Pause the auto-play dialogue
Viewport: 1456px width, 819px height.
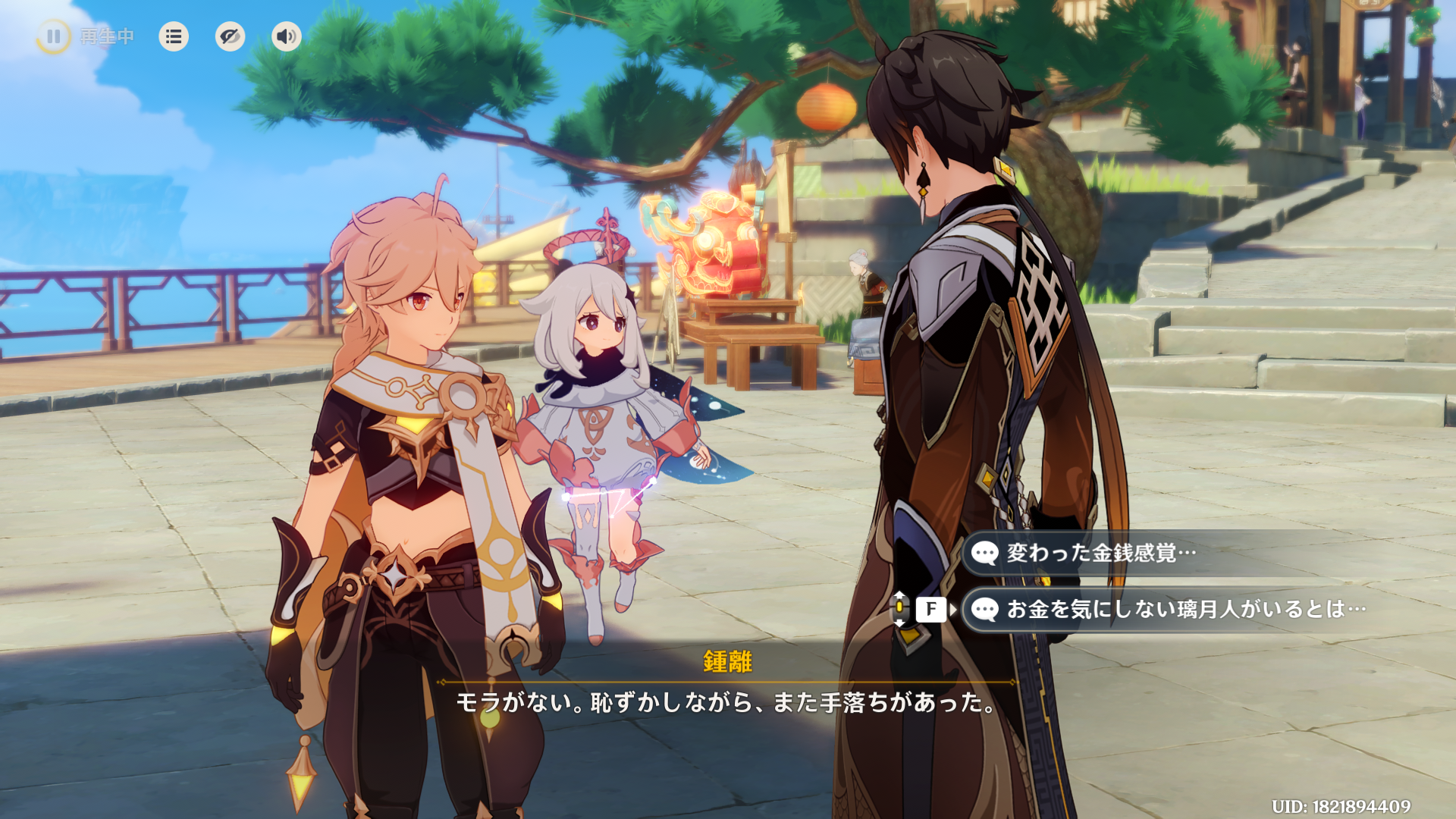(53, 36)
